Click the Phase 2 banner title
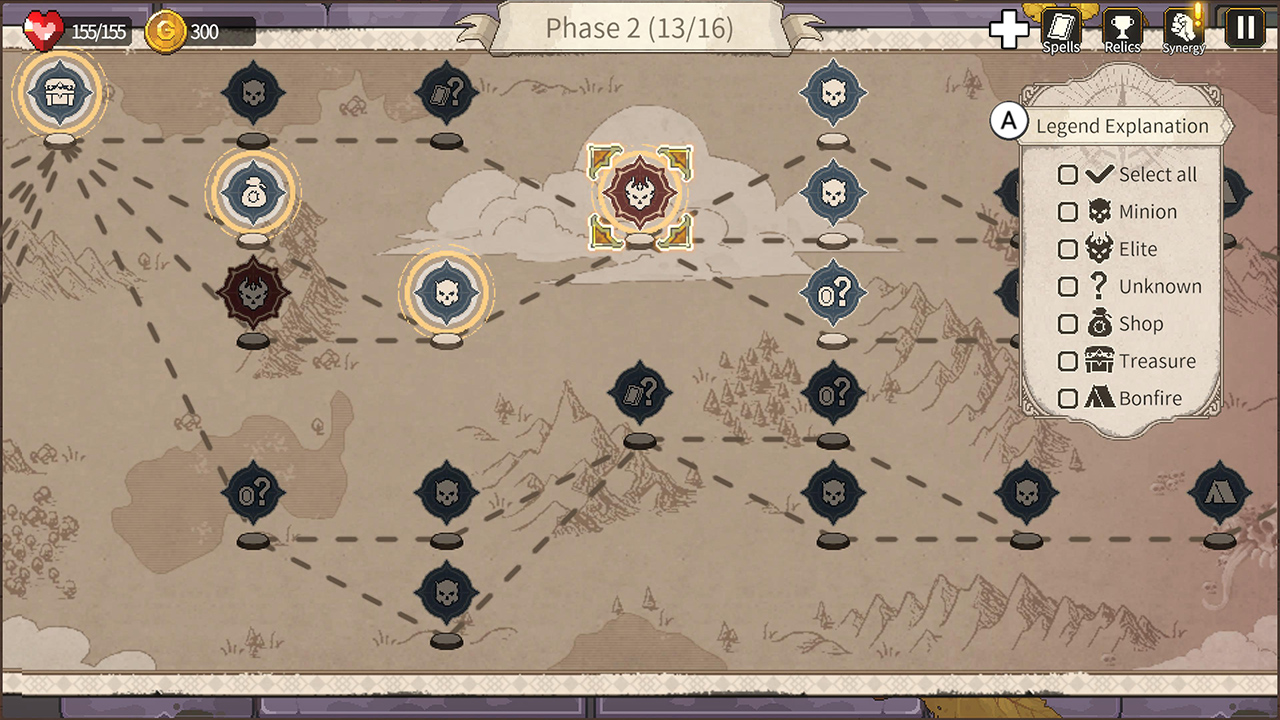1280x720 pixels. pos(640,28)
